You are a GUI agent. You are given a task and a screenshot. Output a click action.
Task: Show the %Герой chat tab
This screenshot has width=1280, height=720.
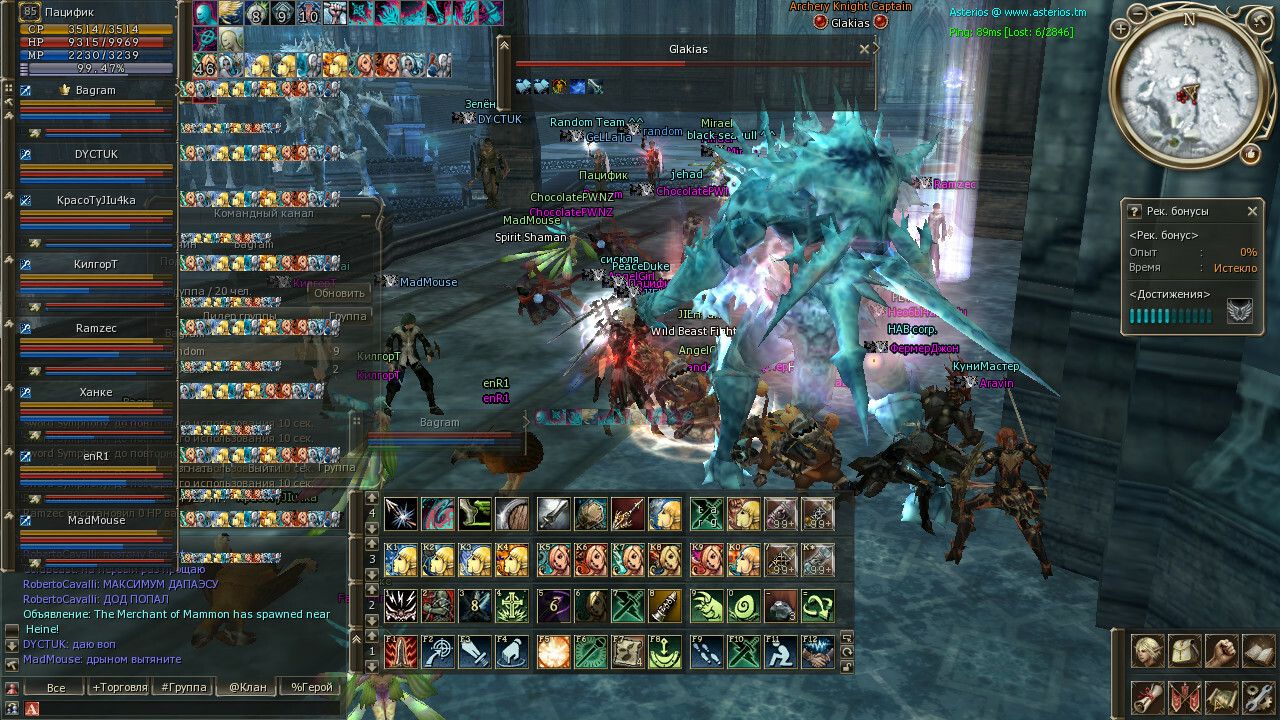pos(311,687)
